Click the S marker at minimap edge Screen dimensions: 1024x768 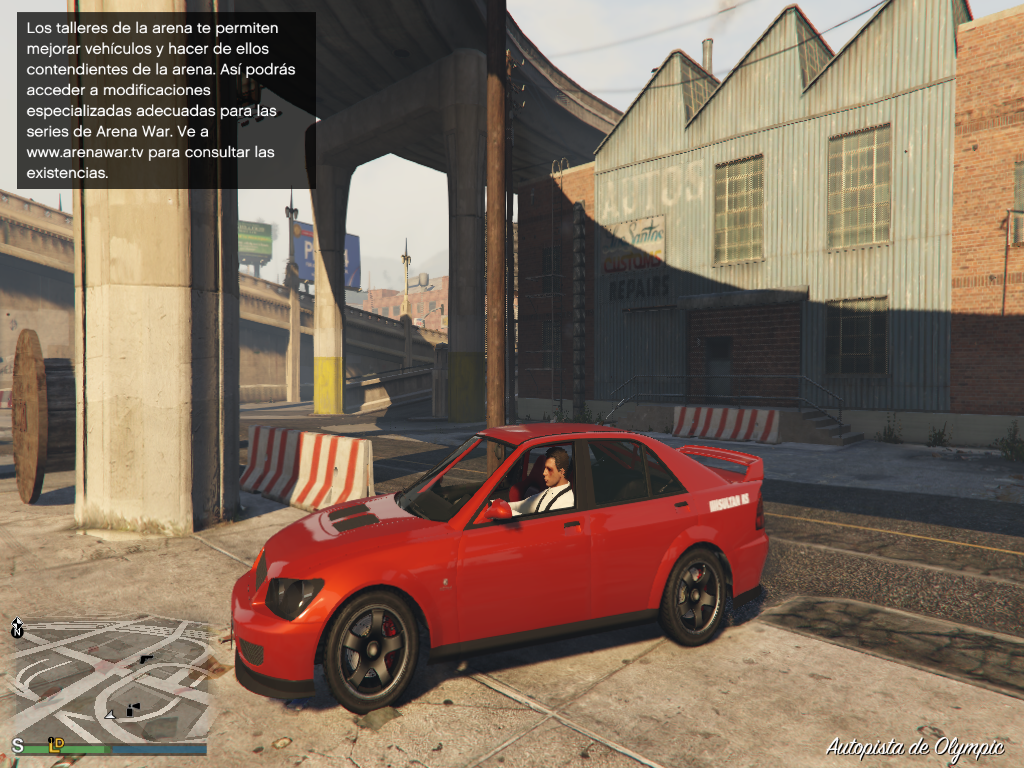(17, 745)
